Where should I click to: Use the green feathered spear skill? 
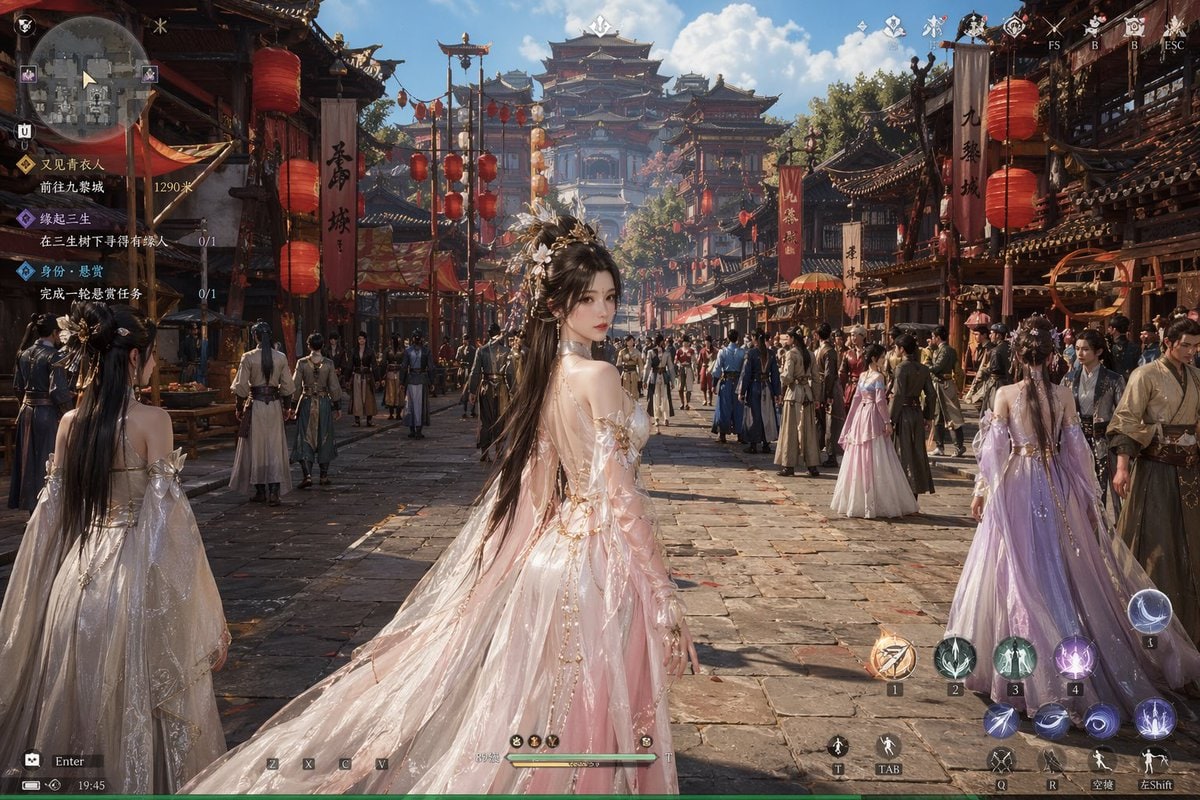[x=955, y=657]
